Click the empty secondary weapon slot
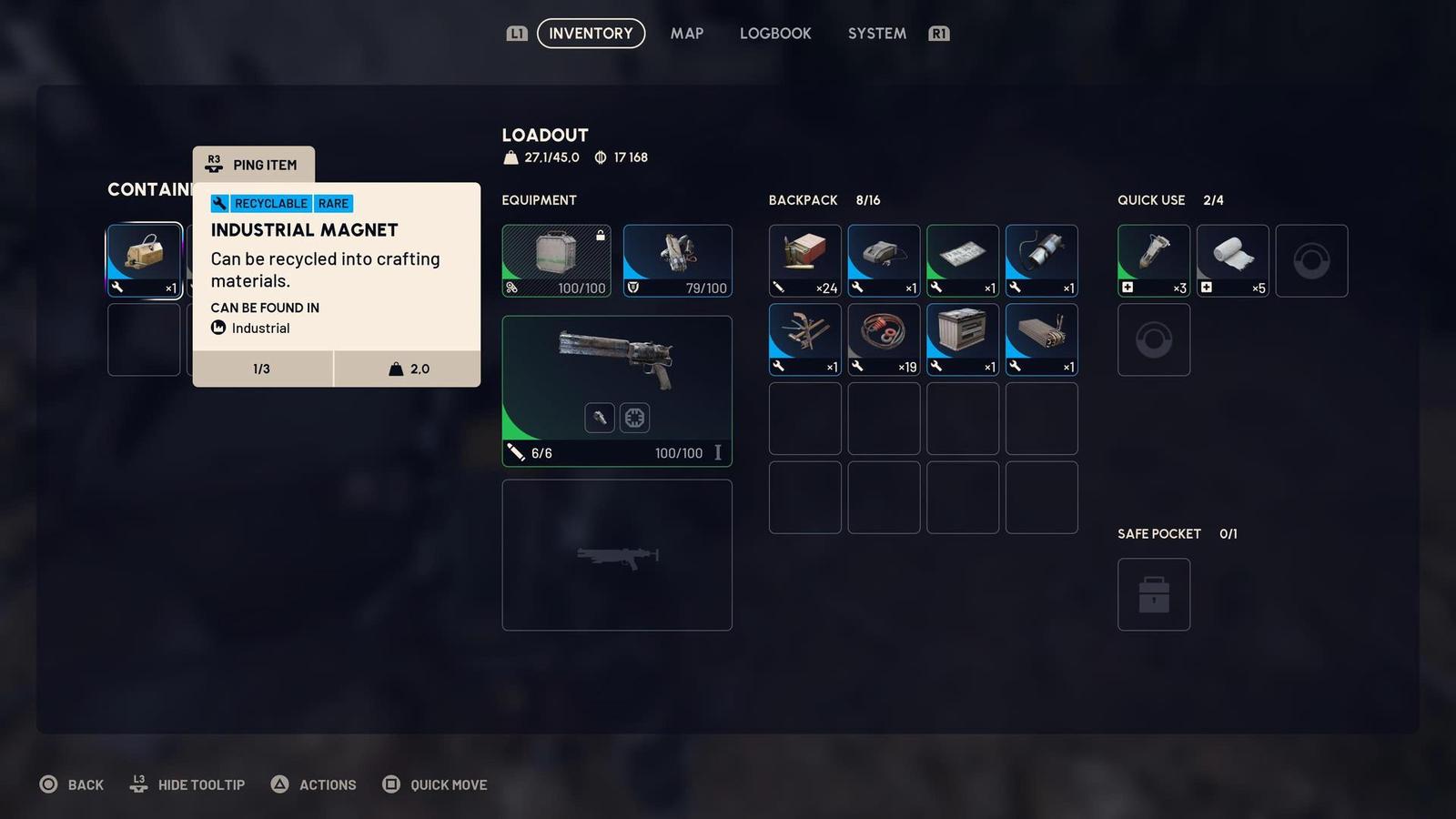This screenshot has height=819, width=1456. tap(617, 555)
